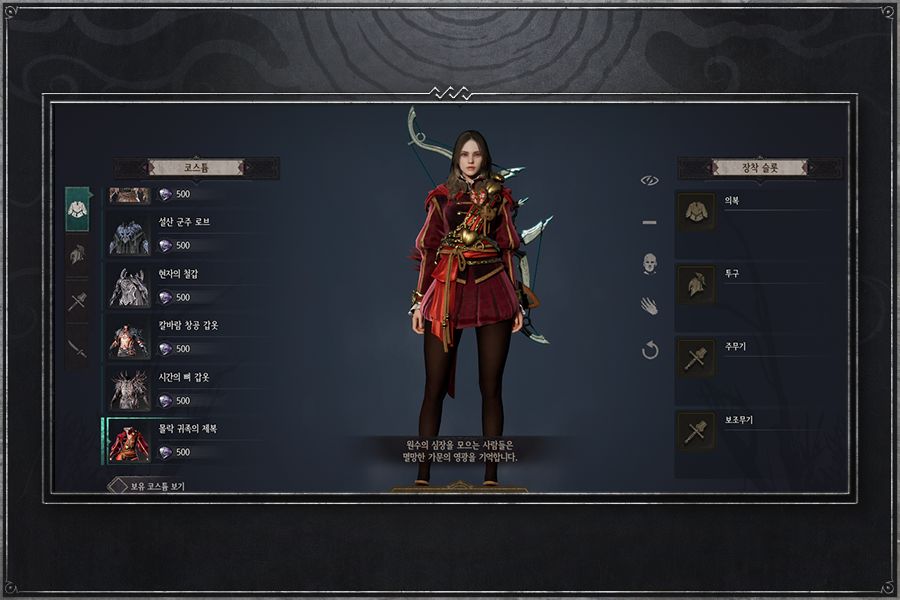This screenshot has height=600, width=900.
Task: Open the helmet costume tab
Action: click(77, 255)
